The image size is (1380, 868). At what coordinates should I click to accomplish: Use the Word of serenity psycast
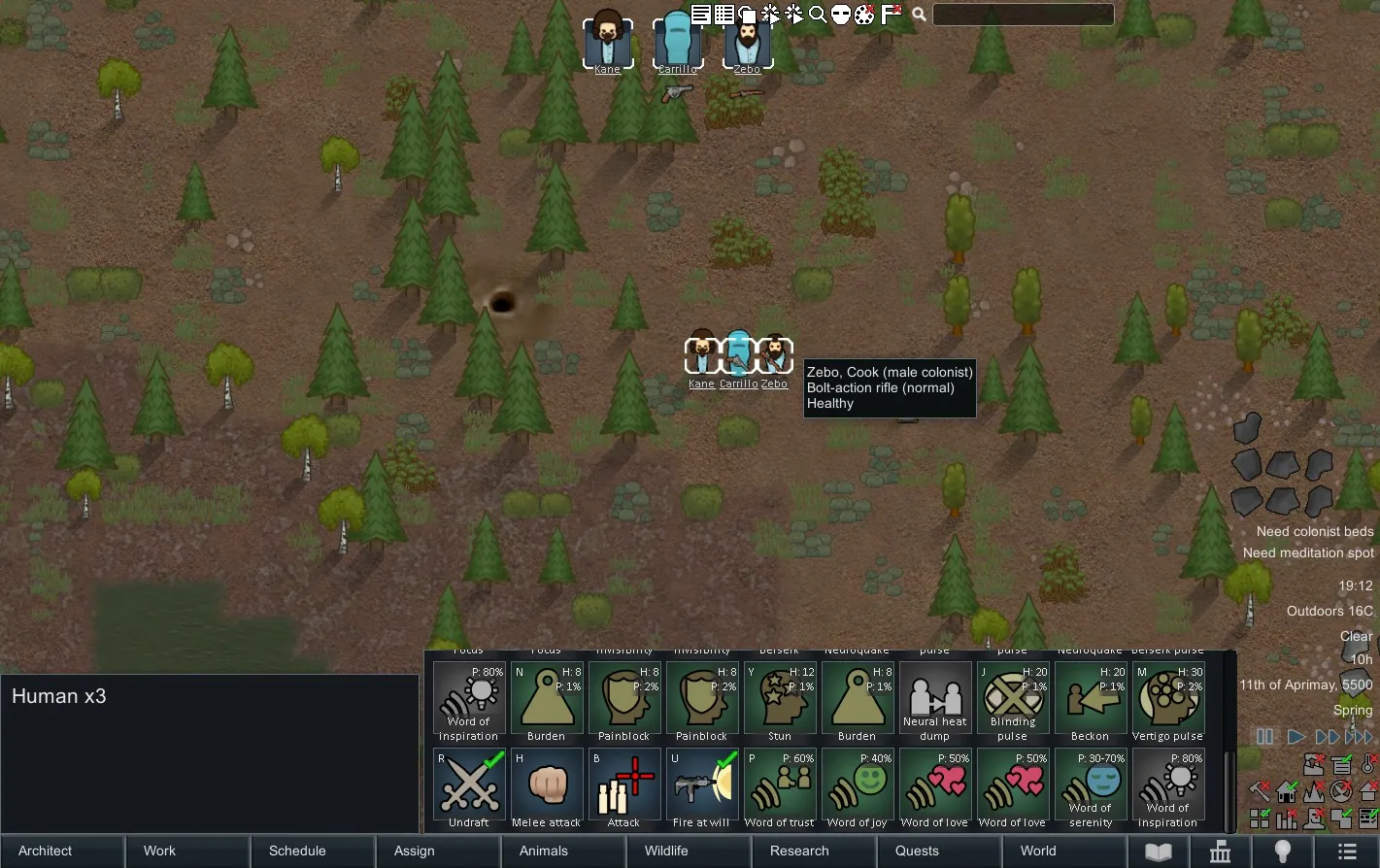tap(1091, 786)
